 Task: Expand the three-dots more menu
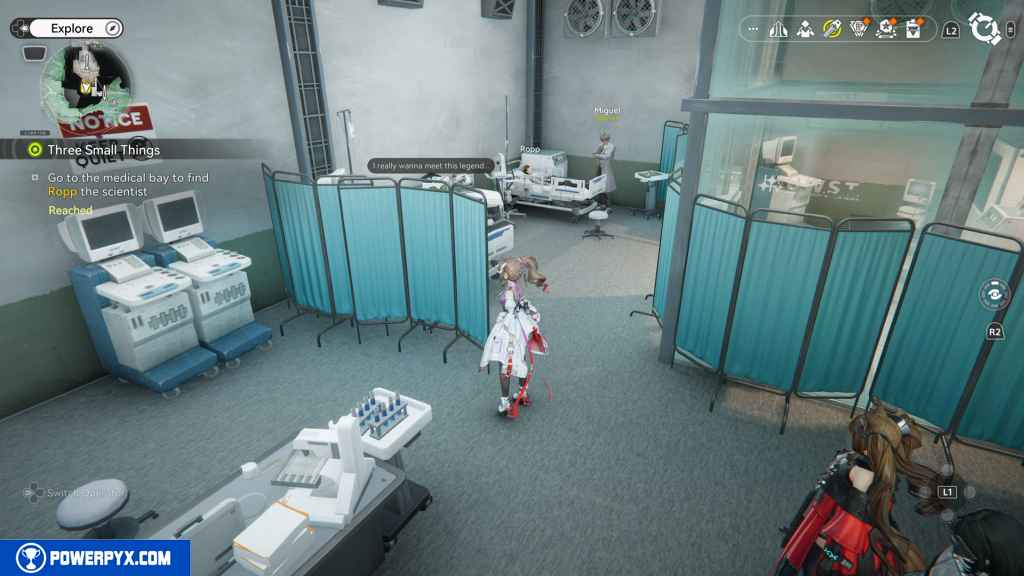tap(753, 29)
